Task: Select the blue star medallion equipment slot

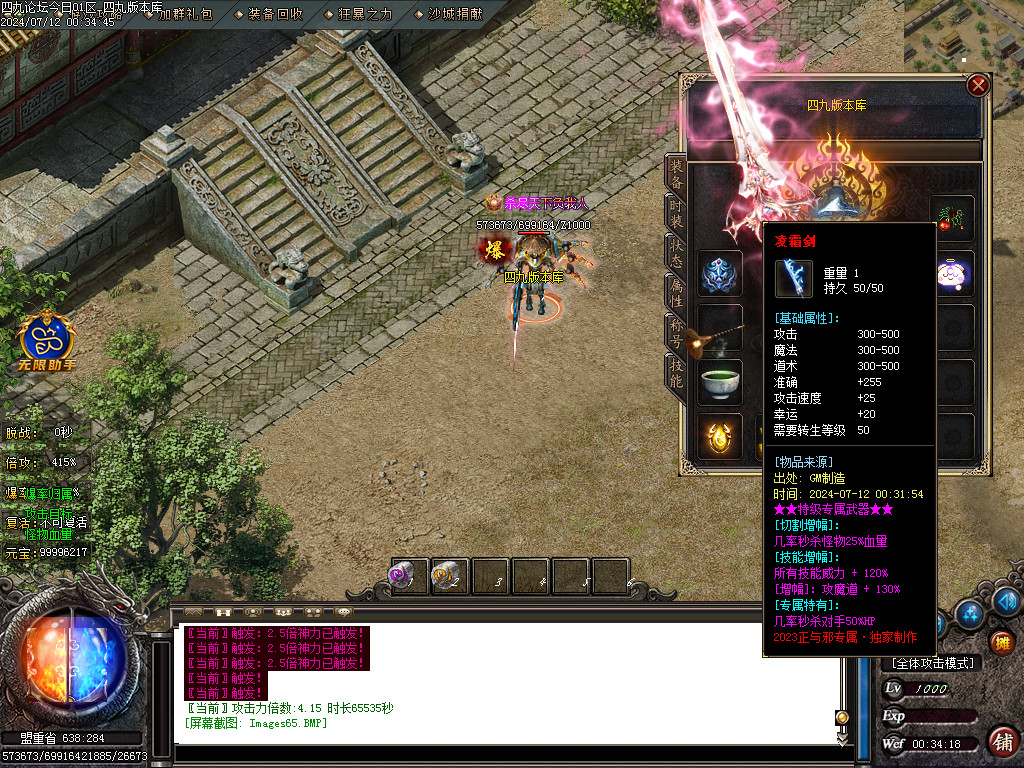Action: point(720,273)
